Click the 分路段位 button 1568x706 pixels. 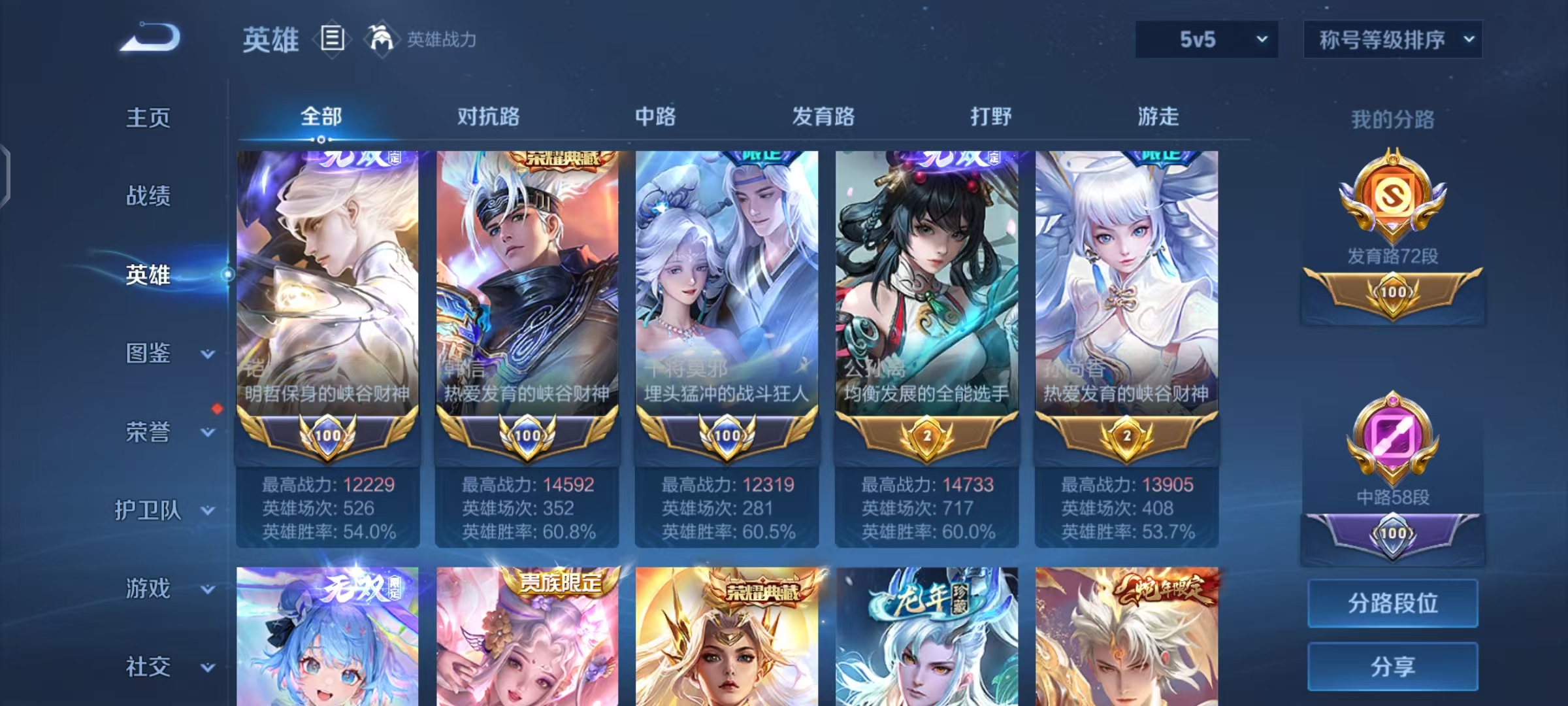[x=1392, y=604]
